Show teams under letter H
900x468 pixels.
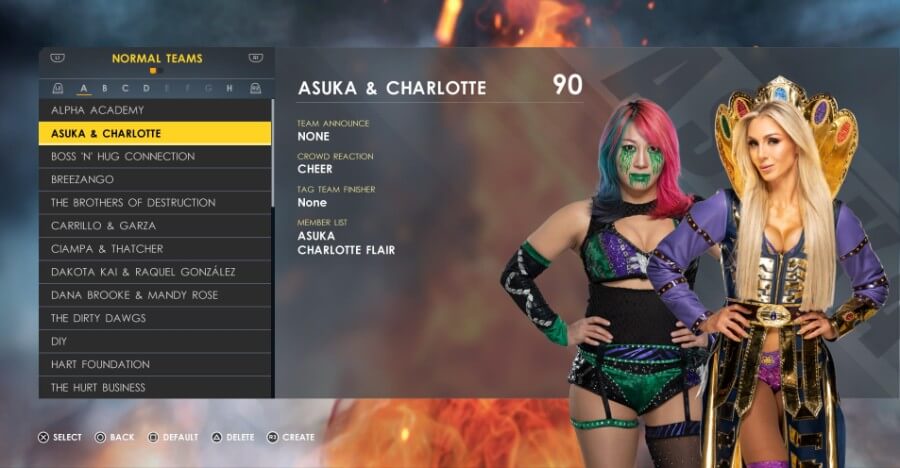(x=229, y=88)
